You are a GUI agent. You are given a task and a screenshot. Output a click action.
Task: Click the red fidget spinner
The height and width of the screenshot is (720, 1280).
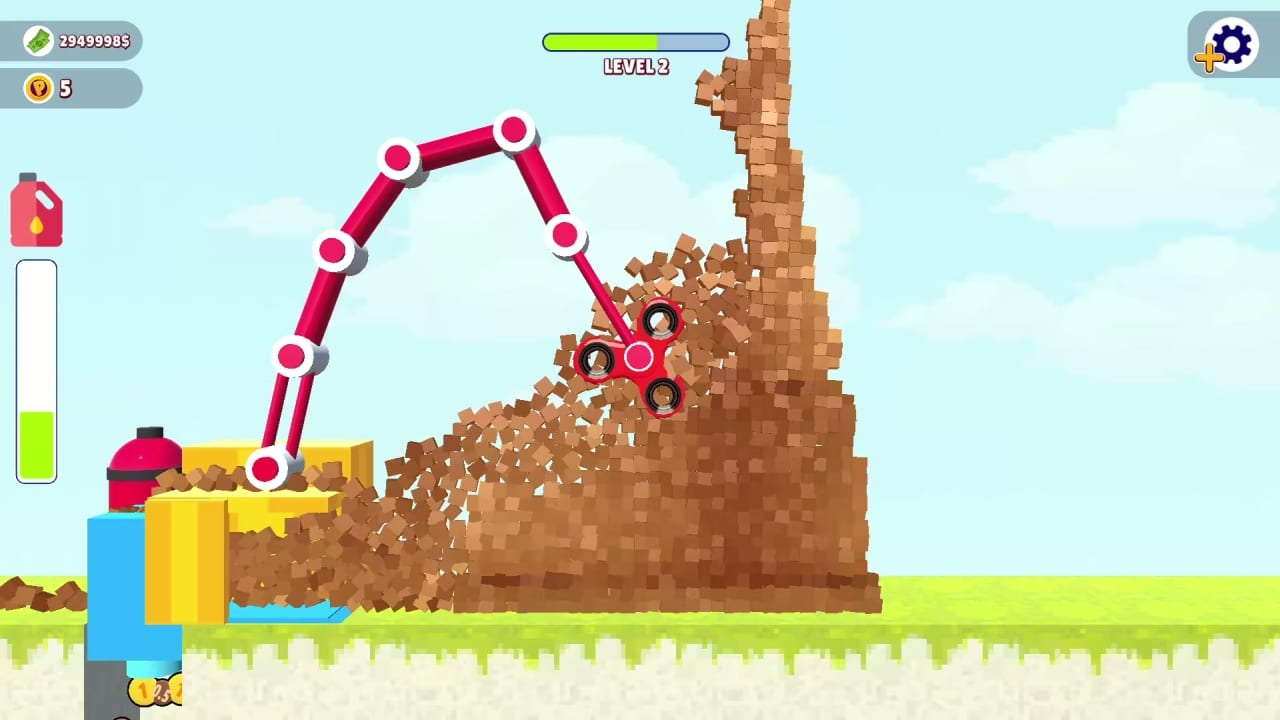pyautogui.click(x=637, y=357)
